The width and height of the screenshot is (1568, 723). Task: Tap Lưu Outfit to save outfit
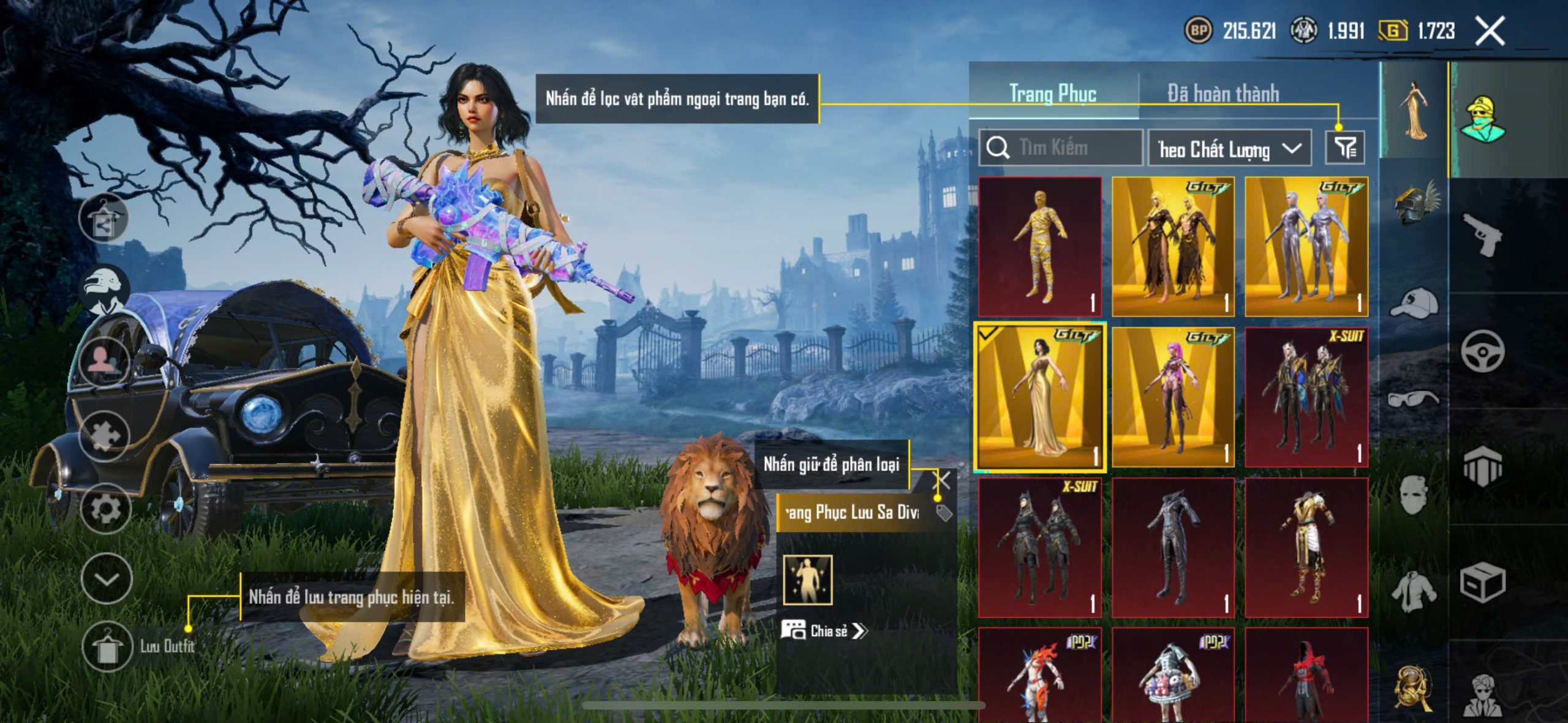[107, 646]
